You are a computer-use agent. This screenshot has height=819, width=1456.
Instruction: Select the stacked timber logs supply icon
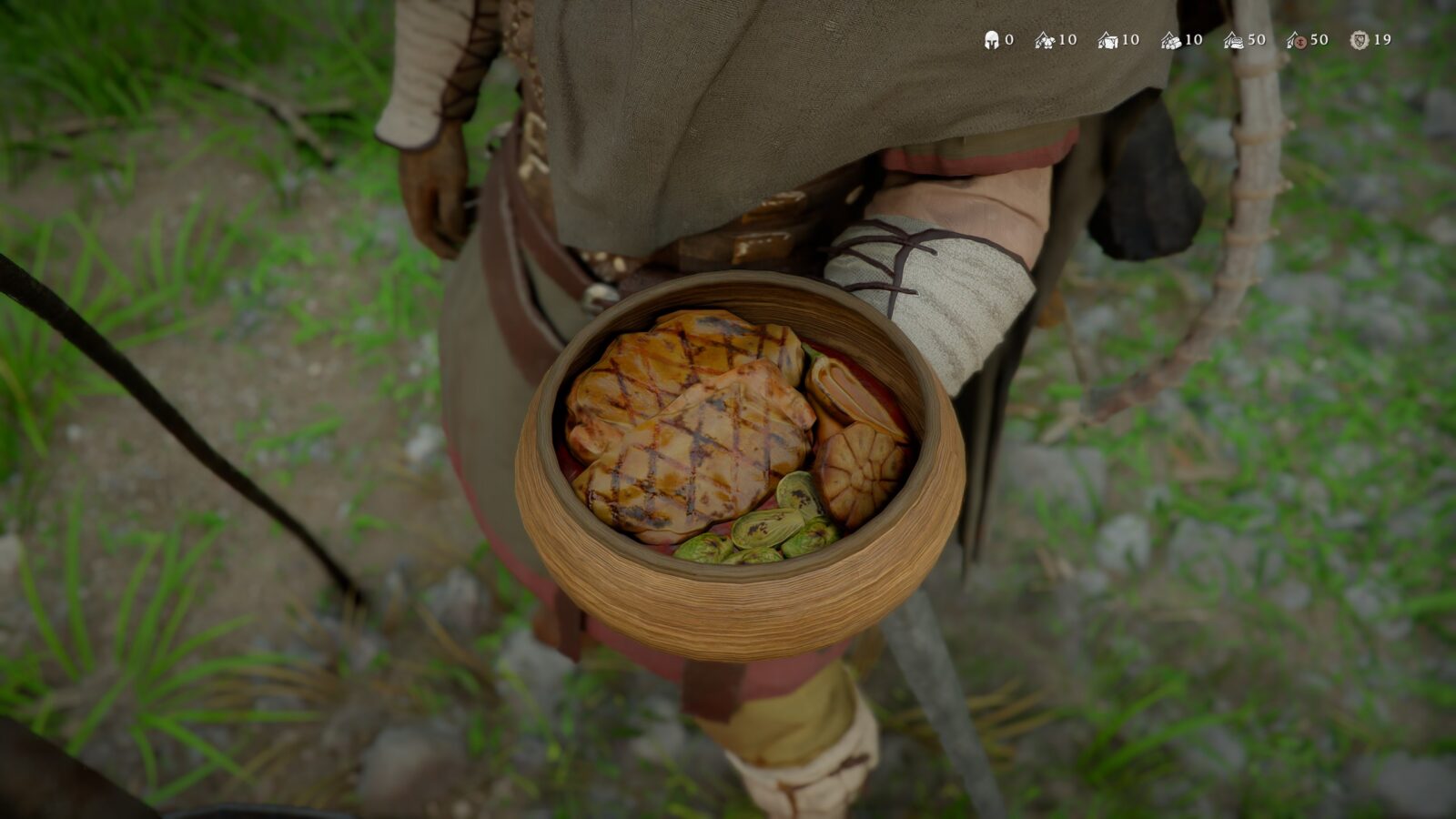click(1171, 40)
